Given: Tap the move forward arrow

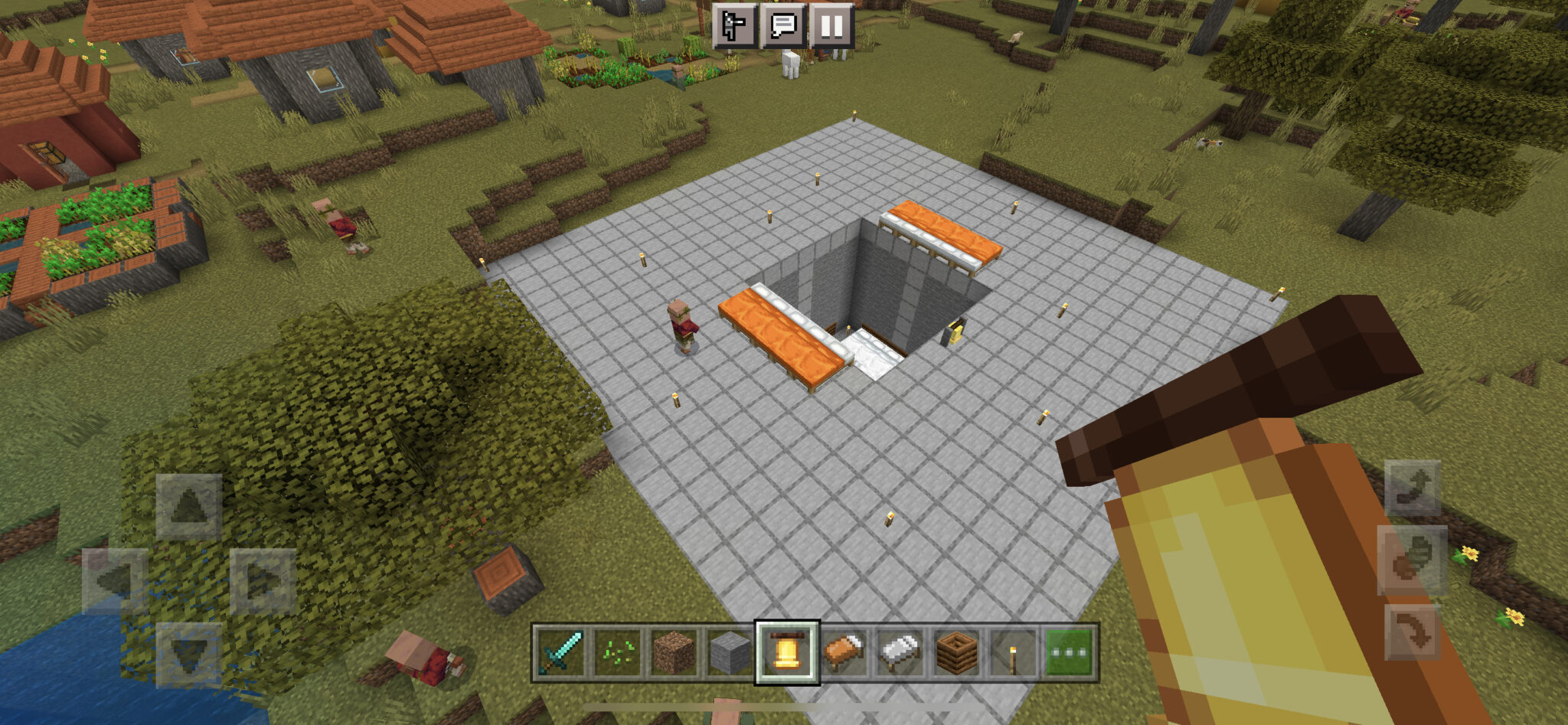Looking at the screenshot, I should (188, 507).
